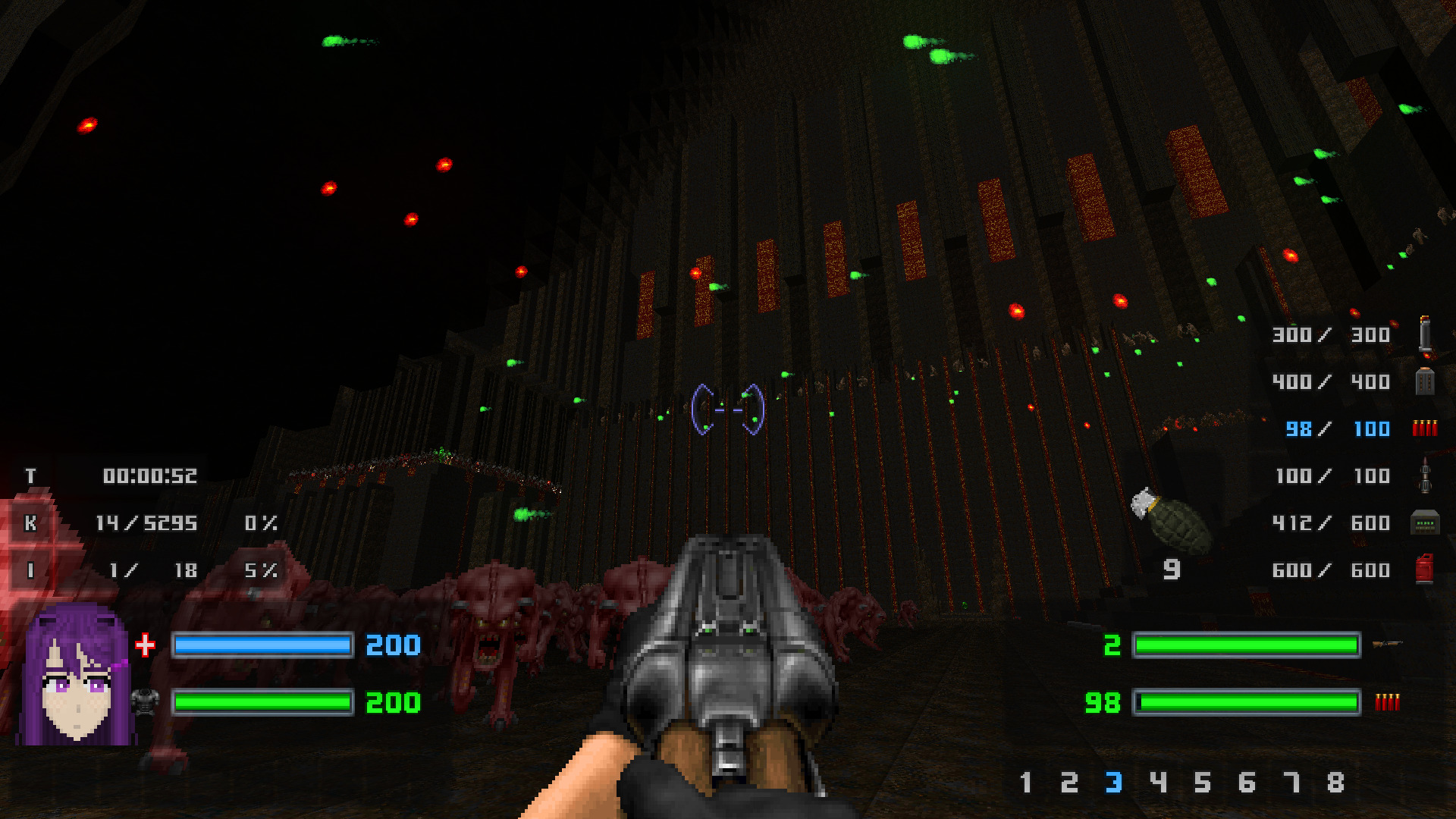
Task: Switch to weapon slot 5
Action: pyautogui.click(x=1202, y=782)
